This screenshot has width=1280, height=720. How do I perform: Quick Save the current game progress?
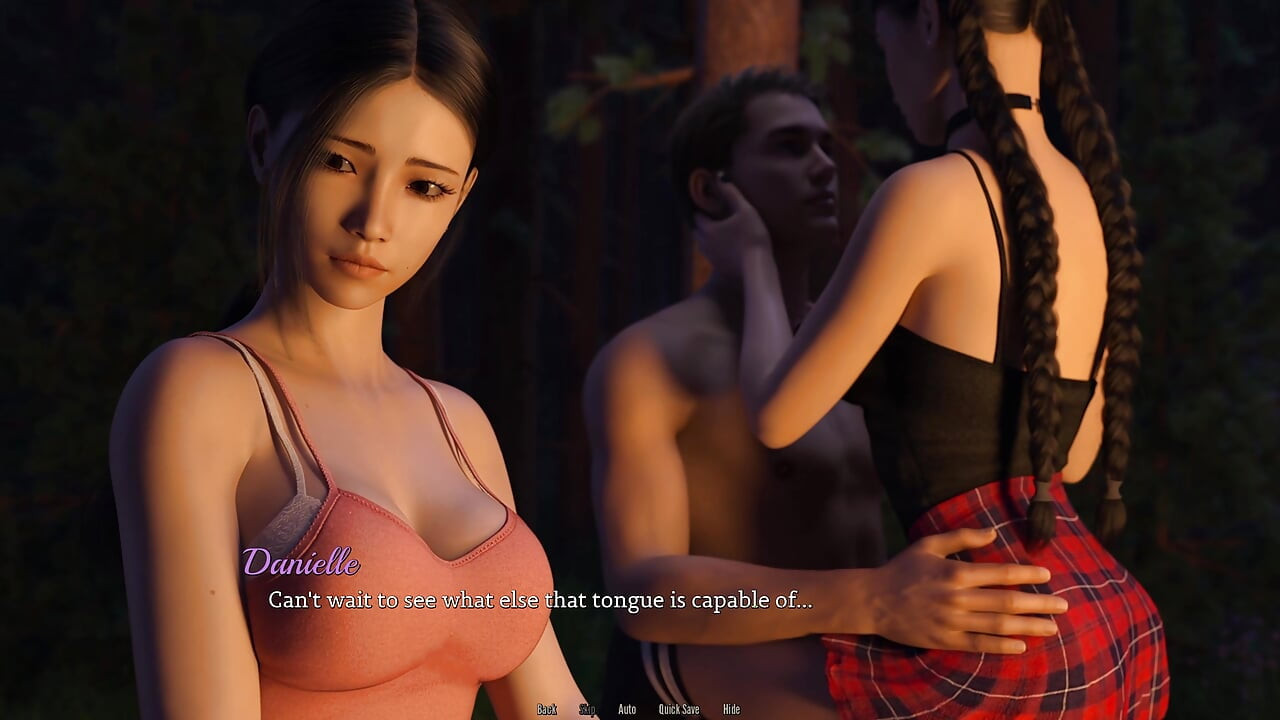click(x=680, y=708)
